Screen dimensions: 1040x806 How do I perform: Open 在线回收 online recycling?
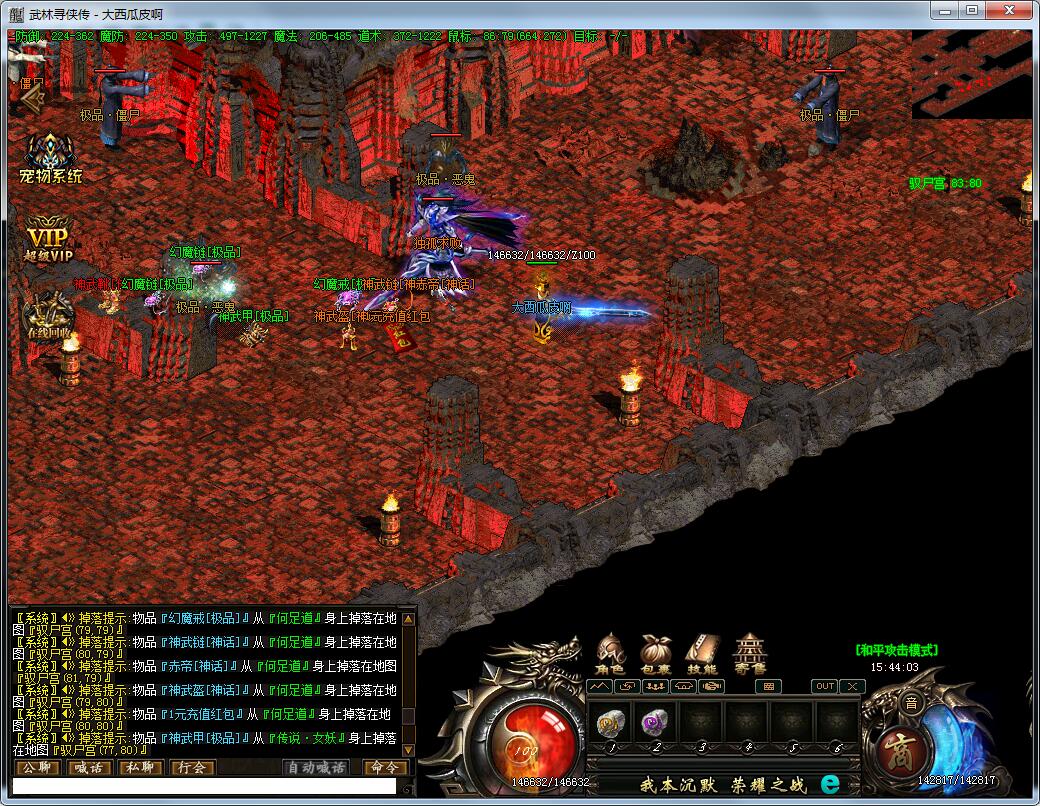[x=47, y=312]
